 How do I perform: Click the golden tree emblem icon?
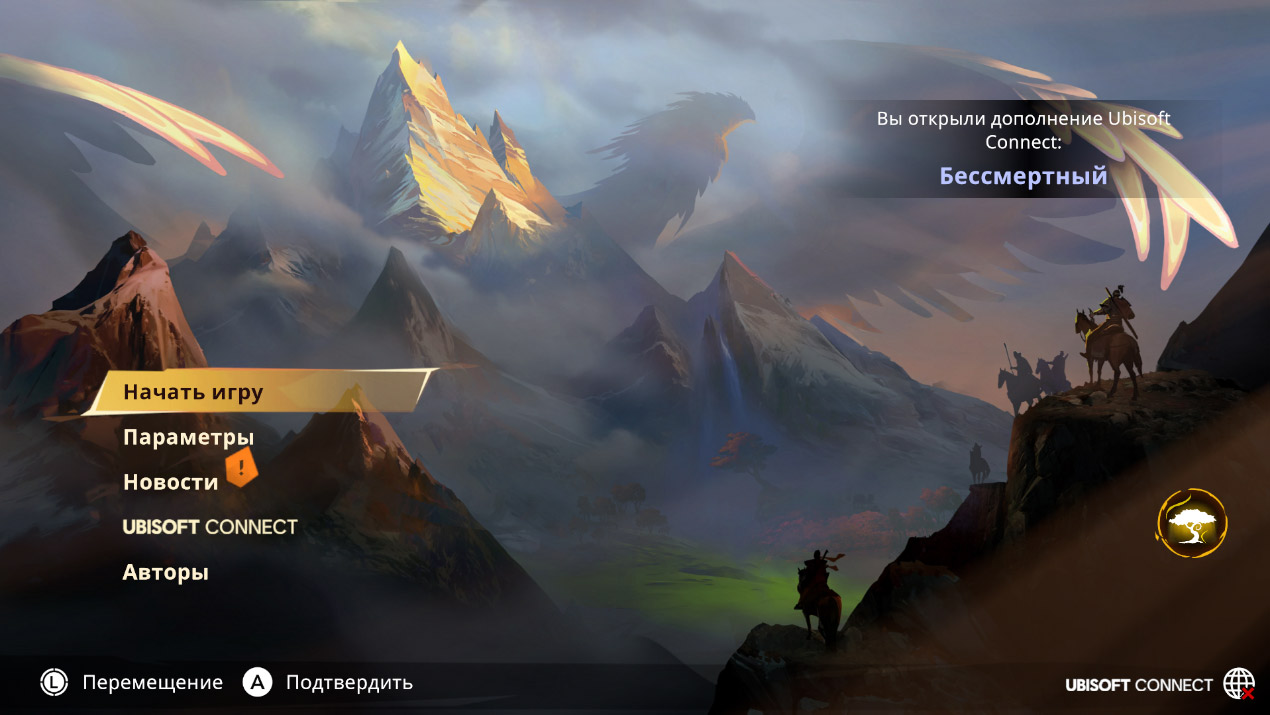[1191, 523]
